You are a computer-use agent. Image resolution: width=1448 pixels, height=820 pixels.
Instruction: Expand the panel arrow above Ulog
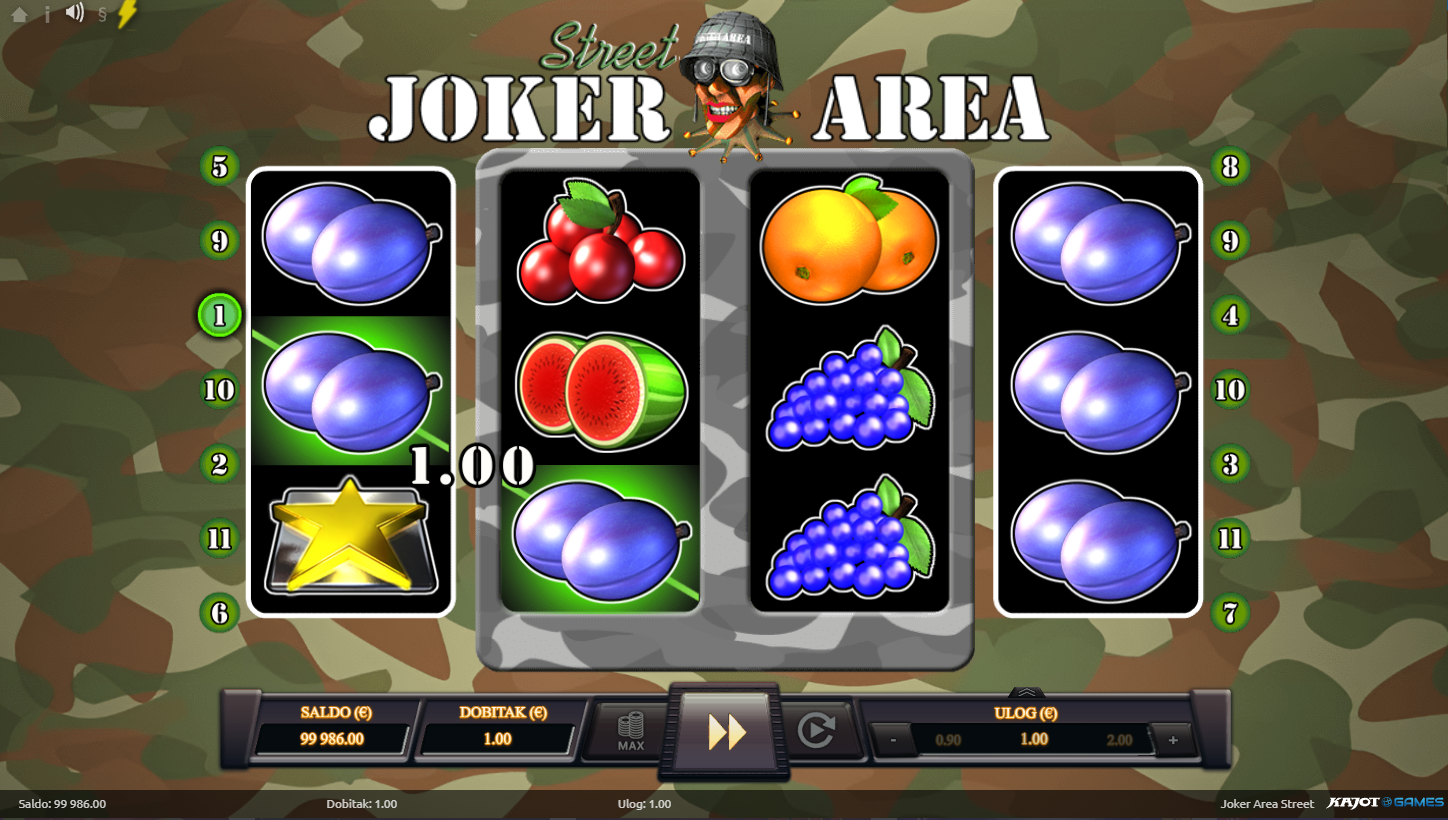tap(1027, 692)
